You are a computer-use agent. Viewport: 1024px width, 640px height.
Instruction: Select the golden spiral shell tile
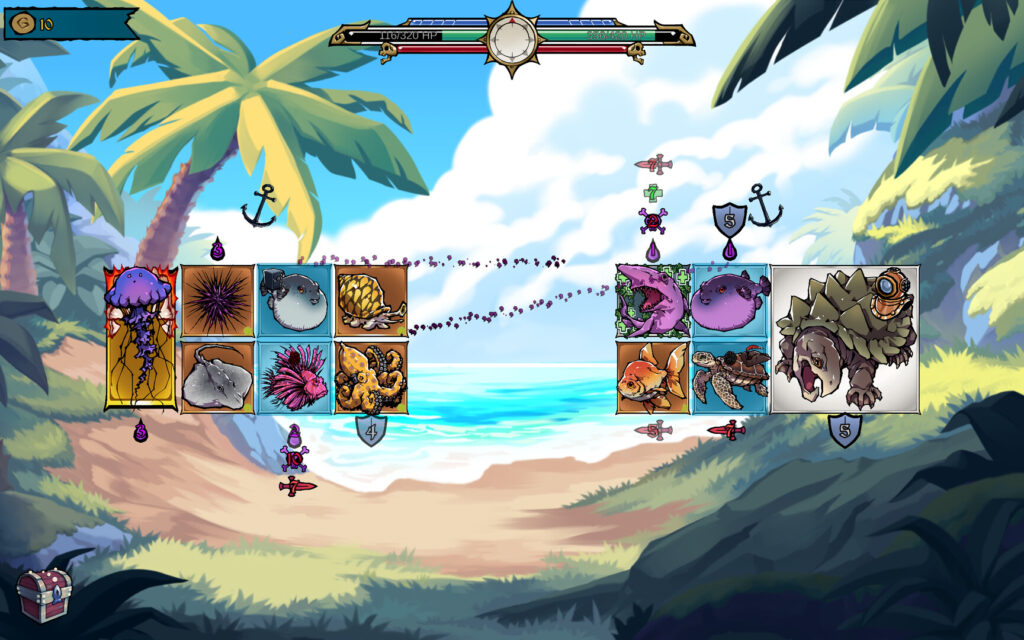point(370,301)
